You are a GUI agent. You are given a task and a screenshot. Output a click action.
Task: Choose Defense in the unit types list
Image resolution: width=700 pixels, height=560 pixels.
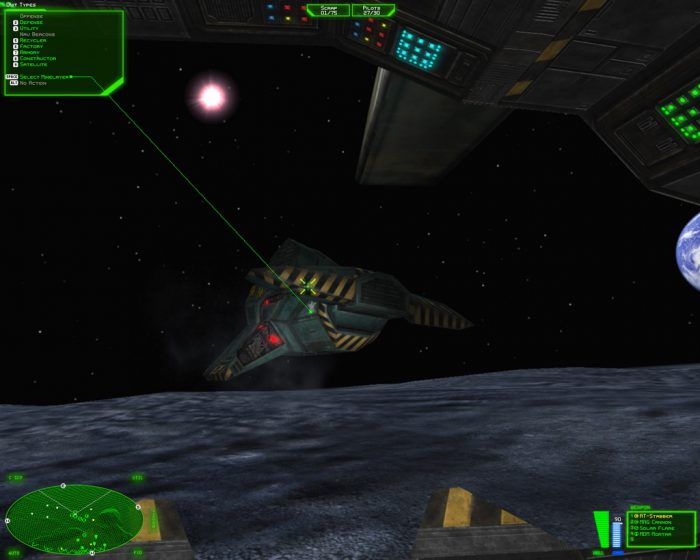pos(32,22)
